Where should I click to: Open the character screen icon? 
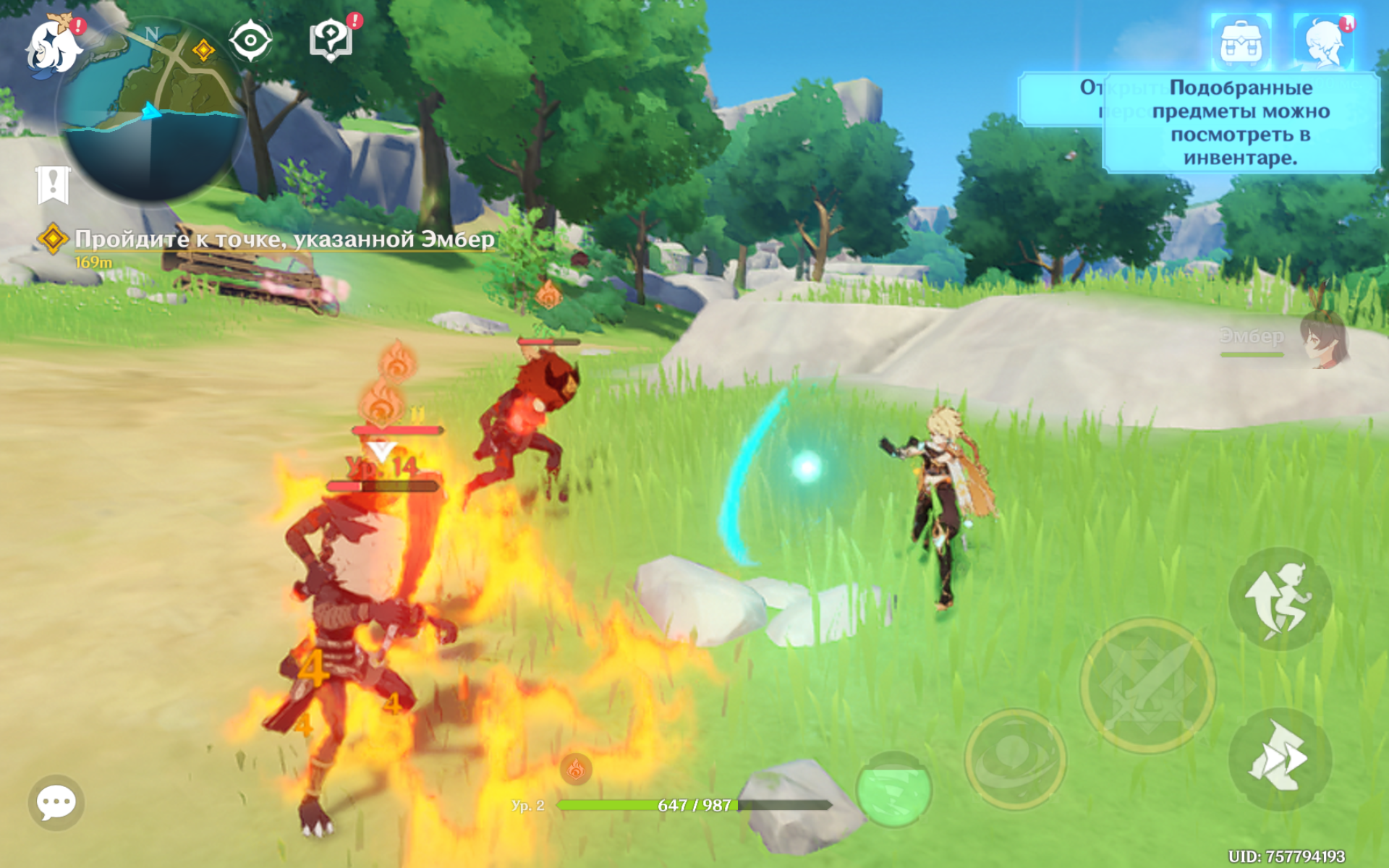1323,42
